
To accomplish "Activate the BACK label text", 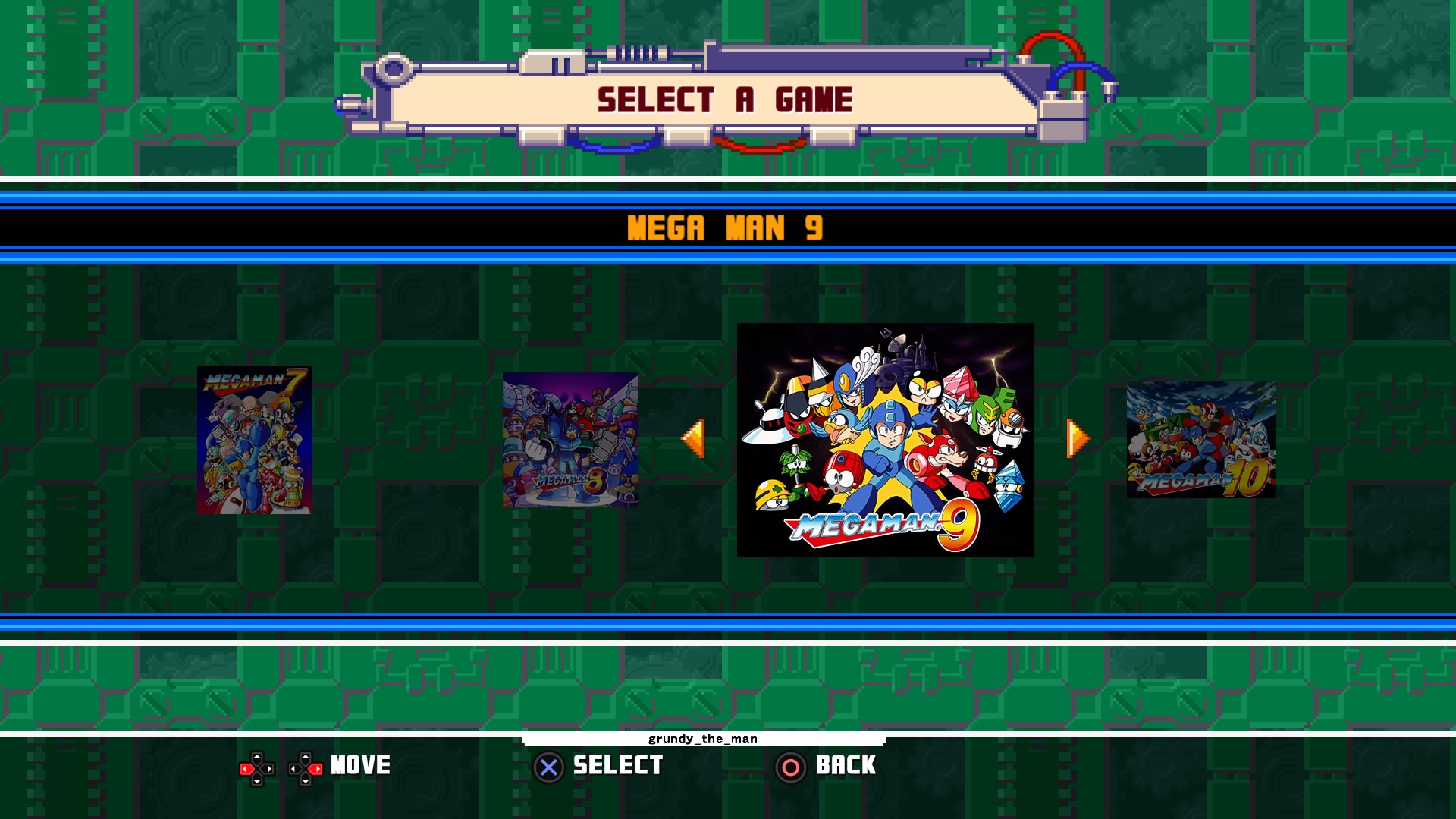I will tap(845, 766).
